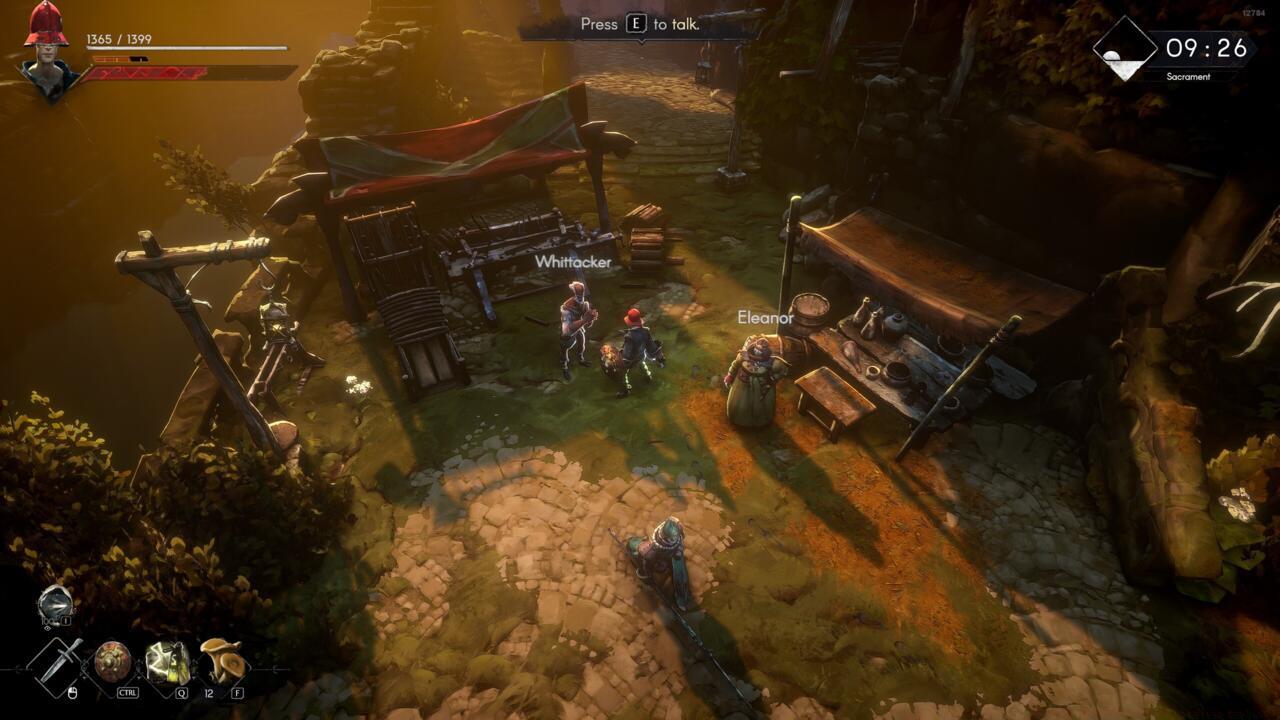Select the glowing rune pouch icon on Q
Viewport: 1280px width, 720px height.
point(166,661)
